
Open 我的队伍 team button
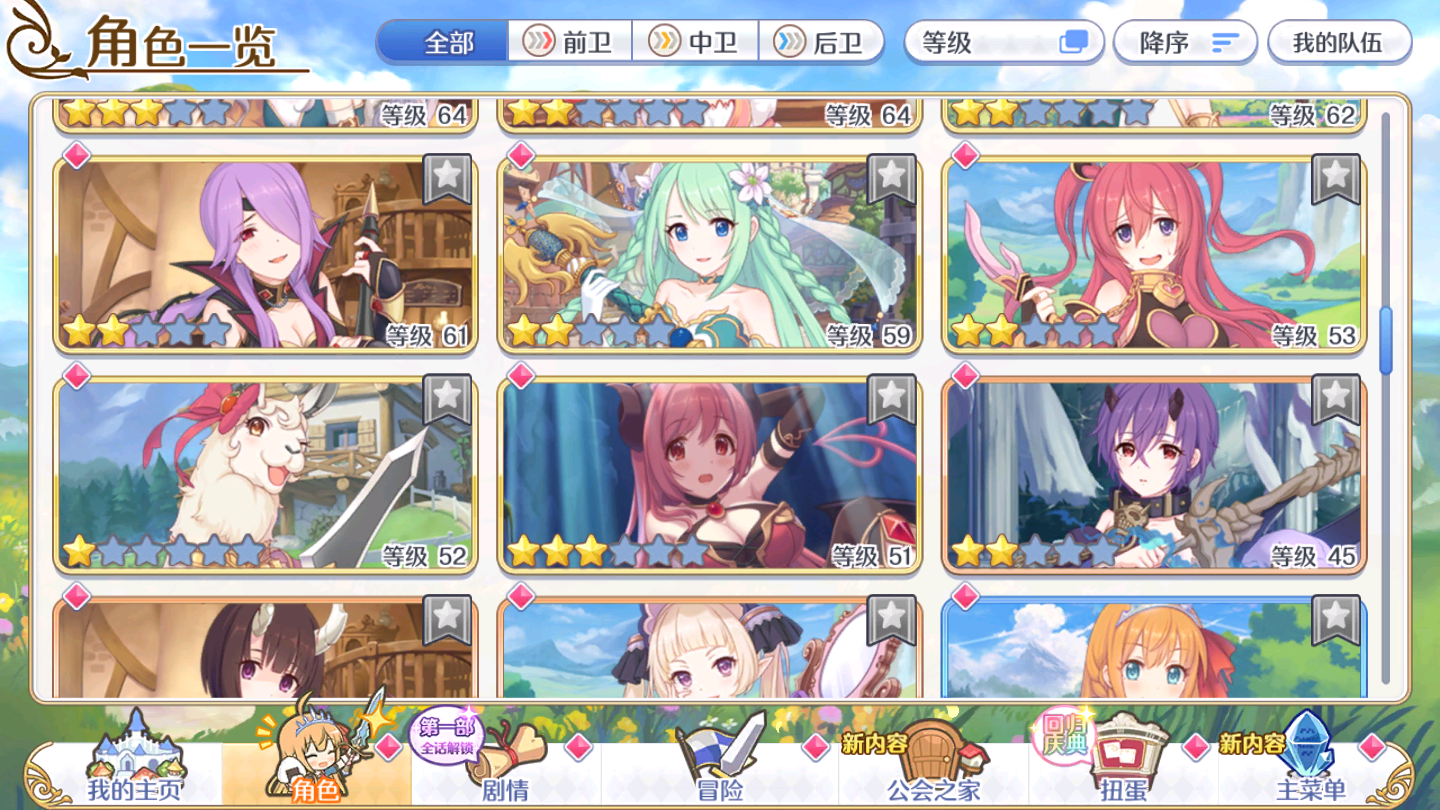click(1340, 41)
